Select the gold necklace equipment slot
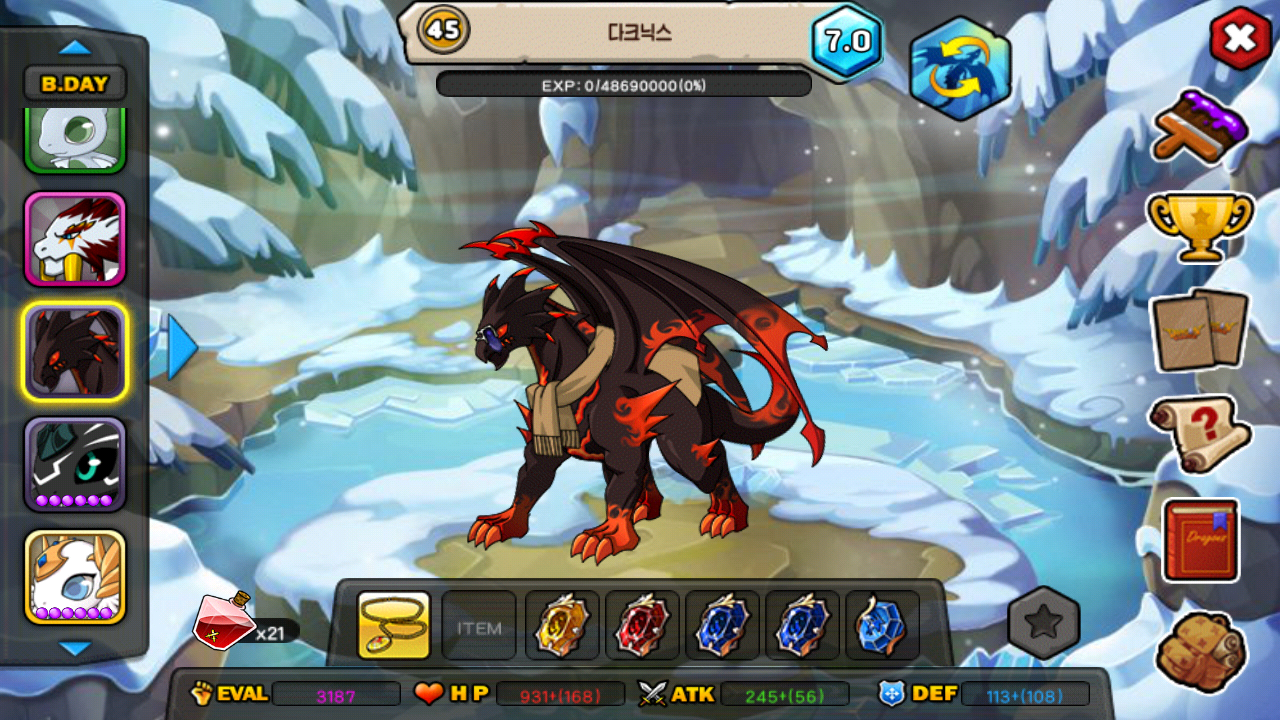The height and width of the screenshot is (720, 1280). click(394, 625)
